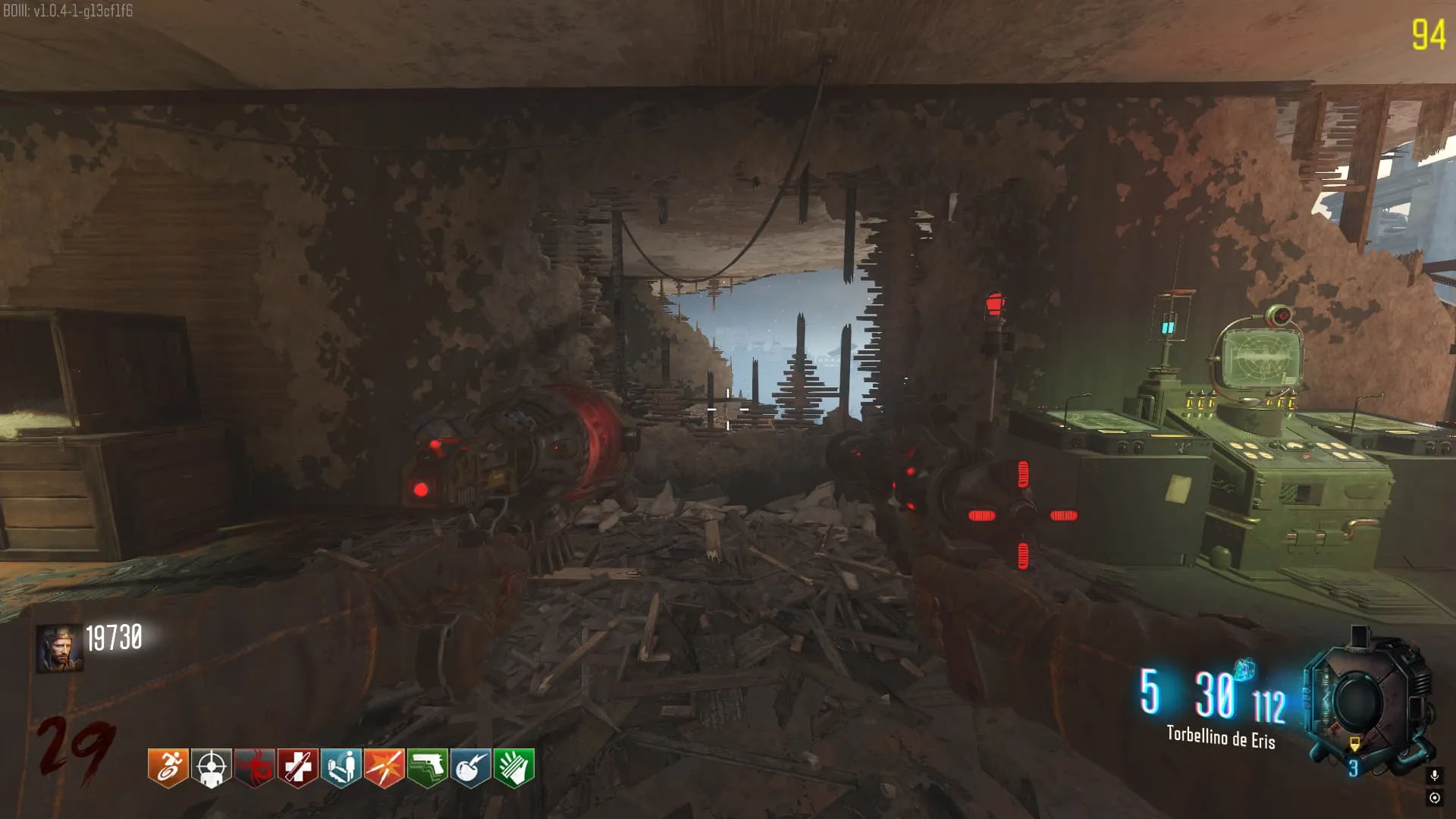Viewport: 1456px width, 819px height.
Task: Click the Who's Who blue perk icon
Action: coord(340,768)
